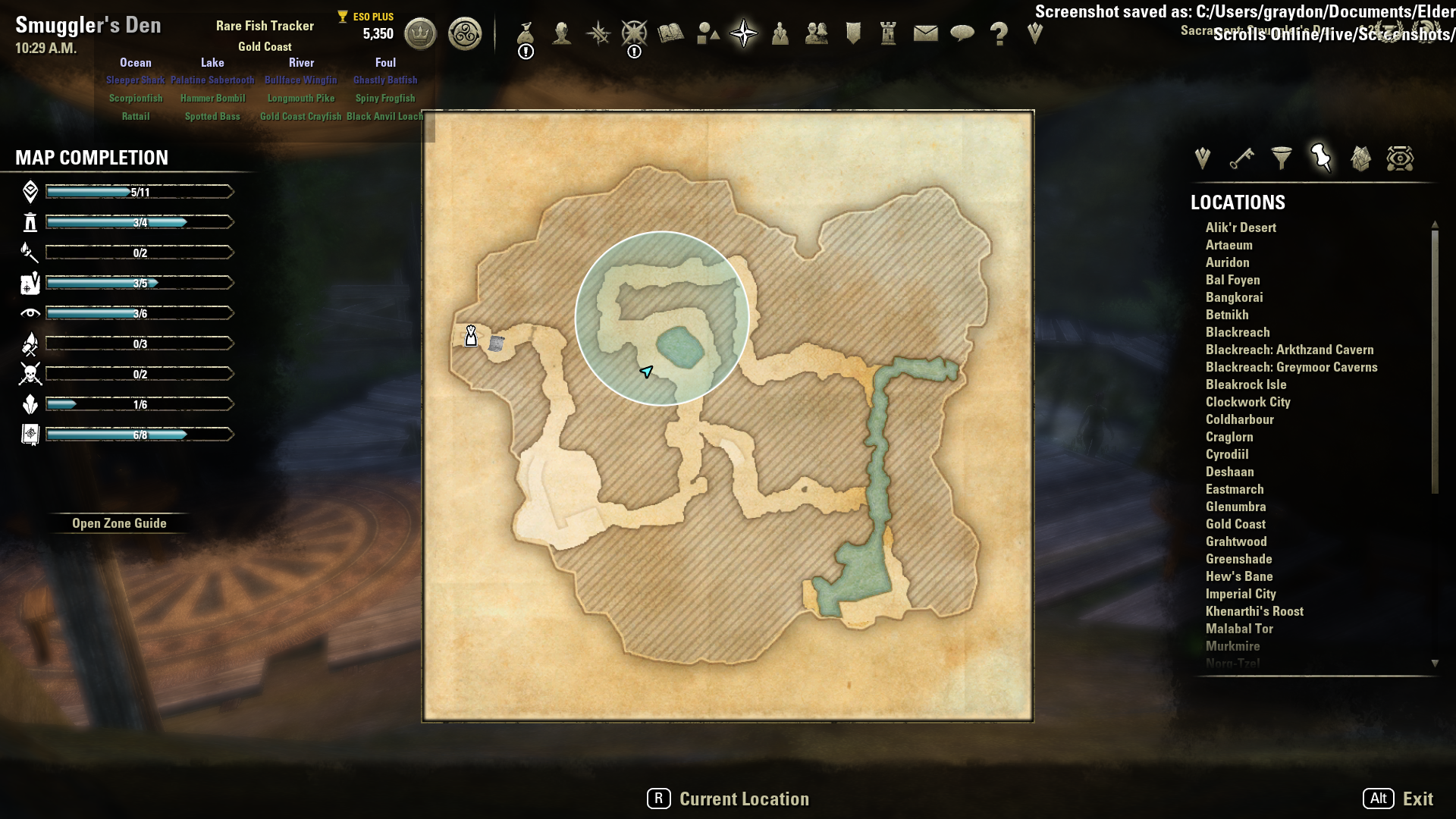This screenshot has height=819, width=1456.
Task: Switch to the houses map tab
Action: tap(1360, 158)
